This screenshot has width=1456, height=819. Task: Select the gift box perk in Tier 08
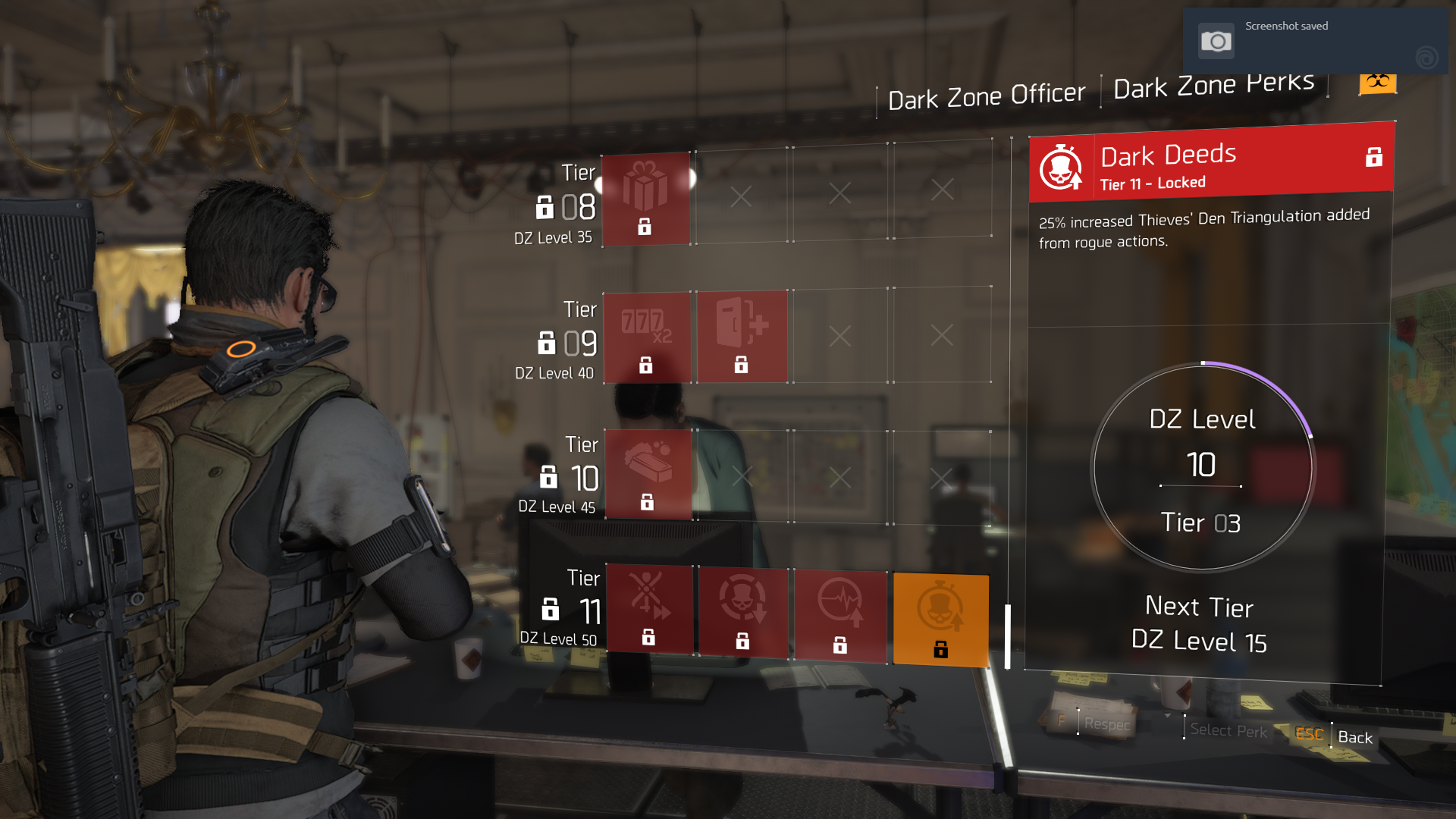[645, 199]
